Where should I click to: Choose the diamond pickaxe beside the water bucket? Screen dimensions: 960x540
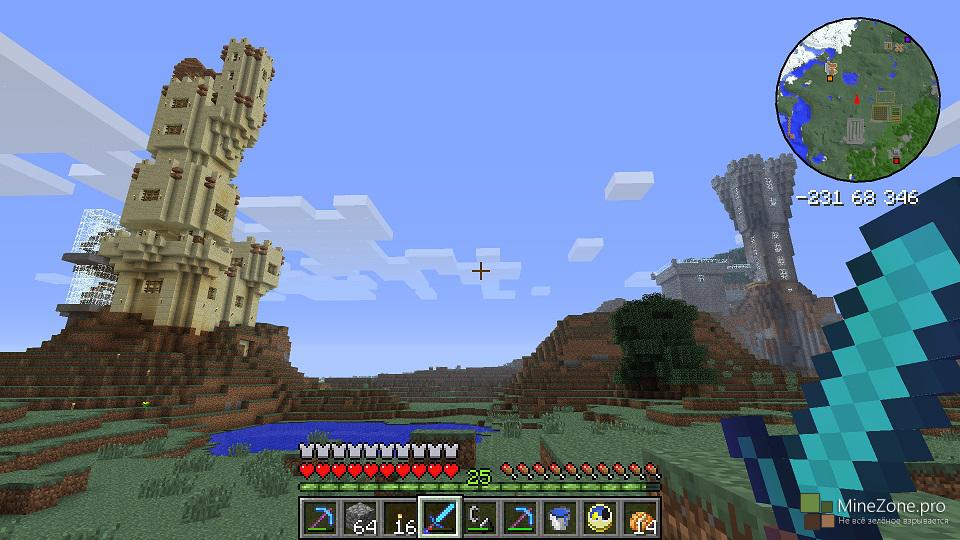[520, 517]
